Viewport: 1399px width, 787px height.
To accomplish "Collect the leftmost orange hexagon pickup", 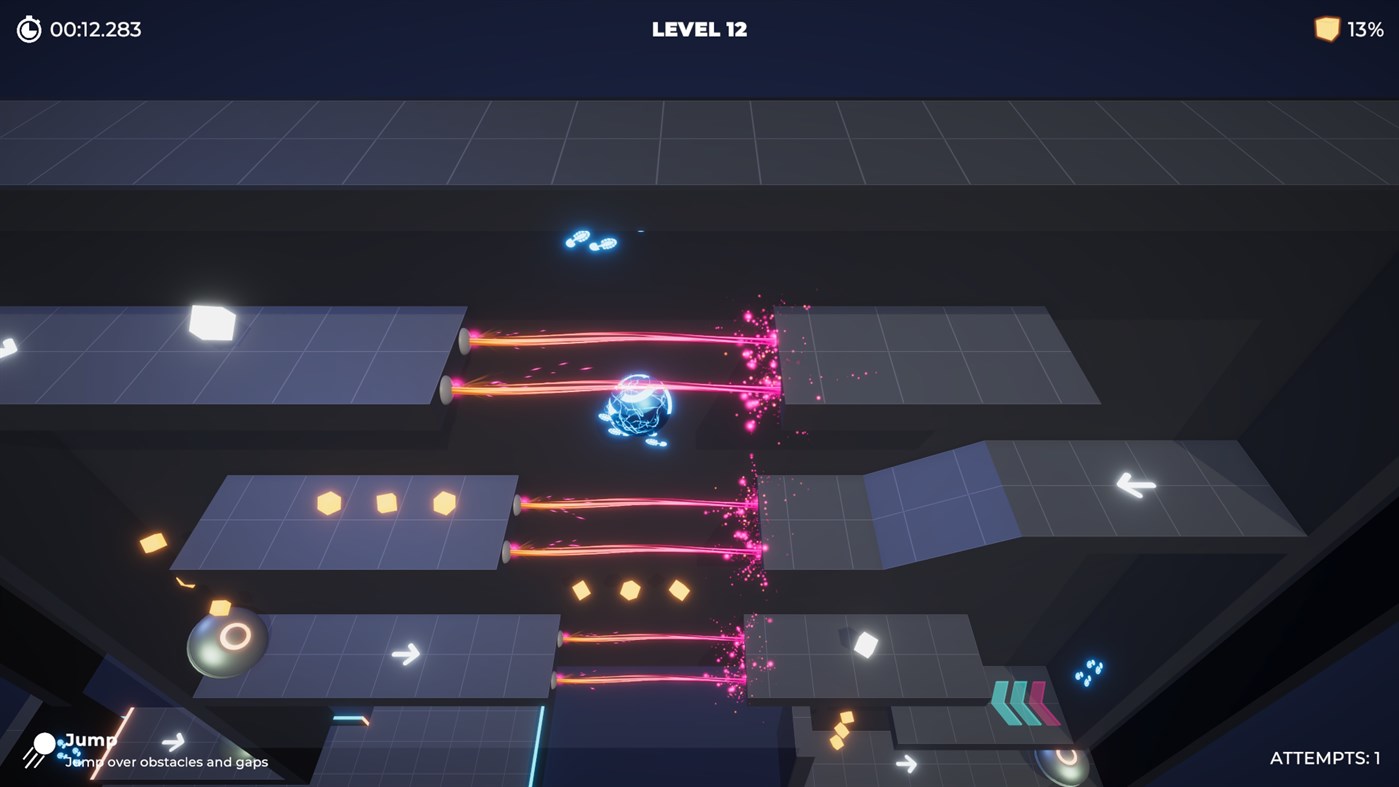I will pyautogui.click(x=327, y=501).
